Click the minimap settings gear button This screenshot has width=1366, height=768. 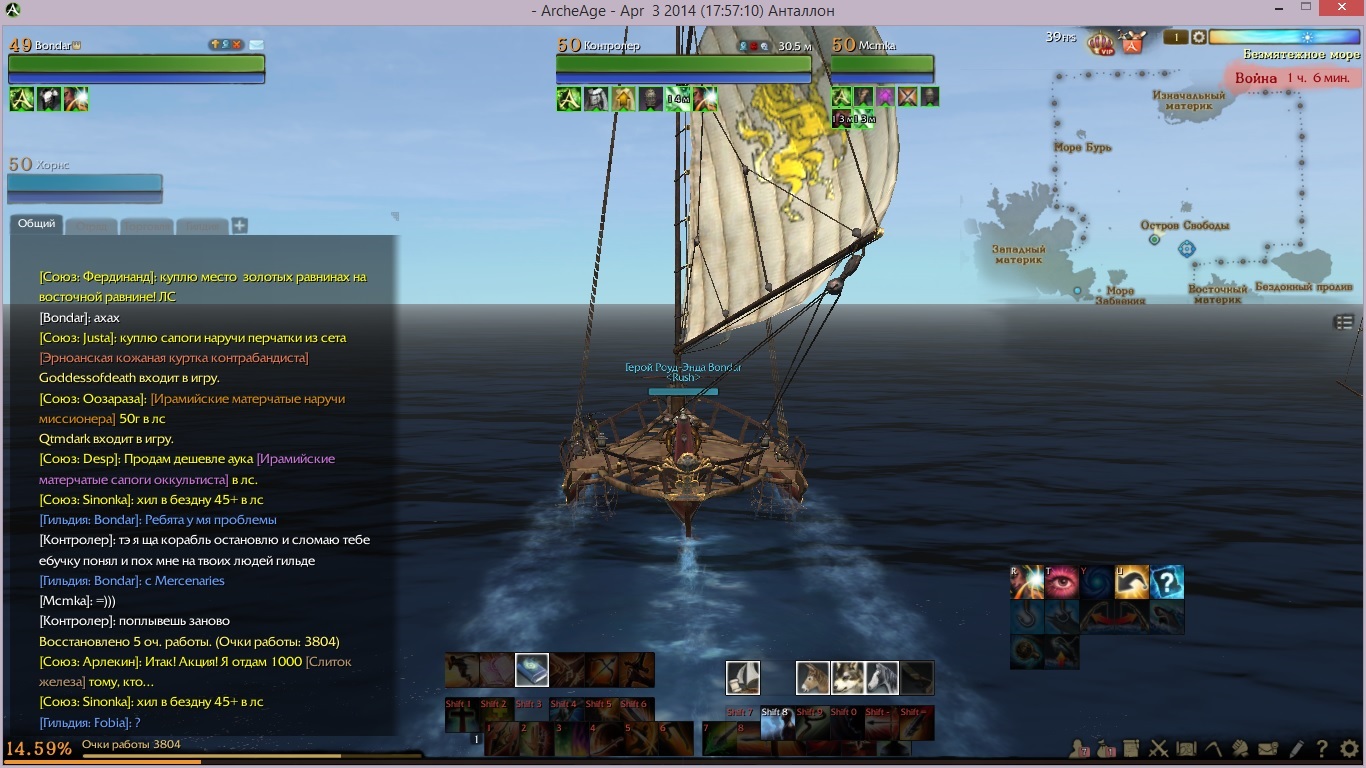(x=1198, y=37)
